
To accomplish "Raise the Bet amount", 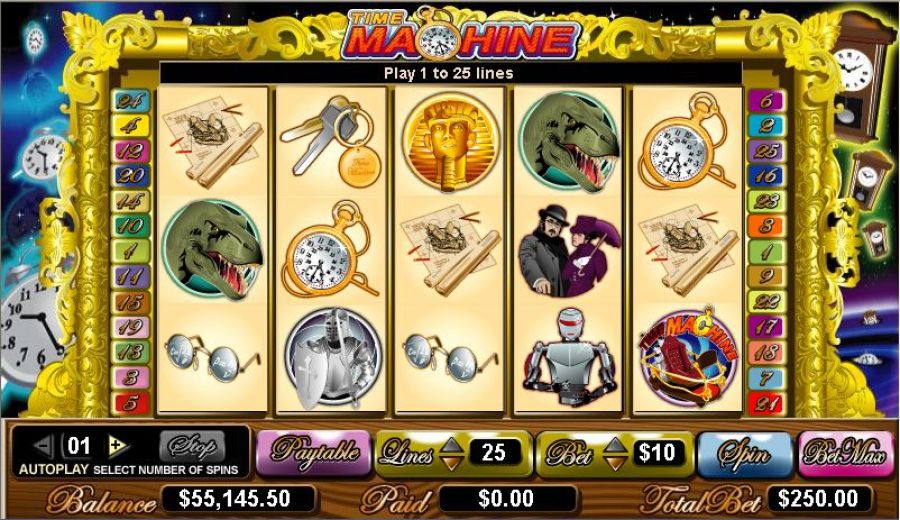I will [615, 444].
